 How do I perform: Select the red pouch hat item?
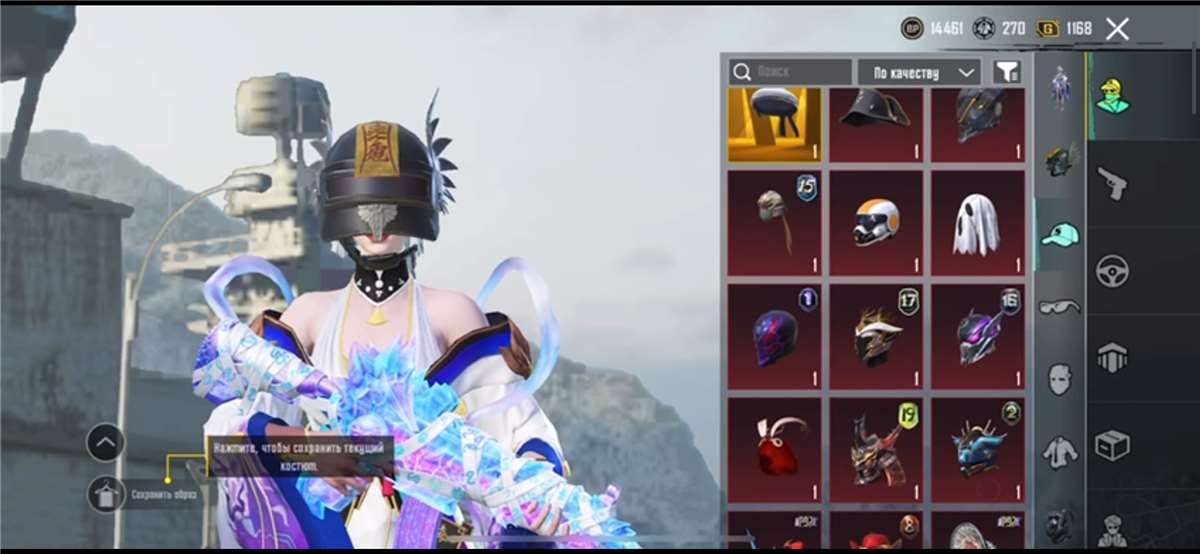(774, 449)
